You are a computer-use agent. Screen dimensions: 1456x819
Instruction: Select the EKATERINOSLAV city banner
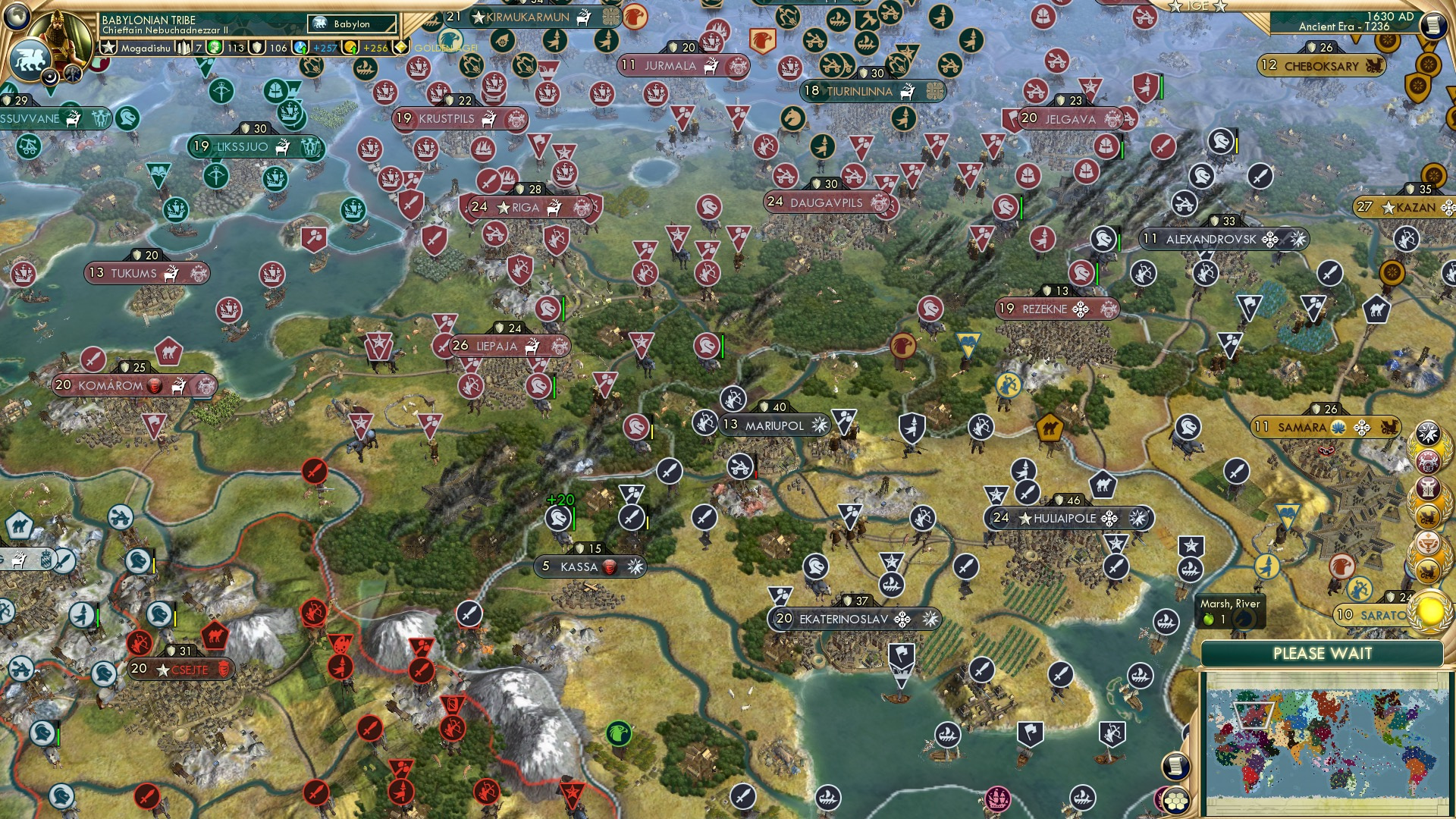click(x=853, y=619)
